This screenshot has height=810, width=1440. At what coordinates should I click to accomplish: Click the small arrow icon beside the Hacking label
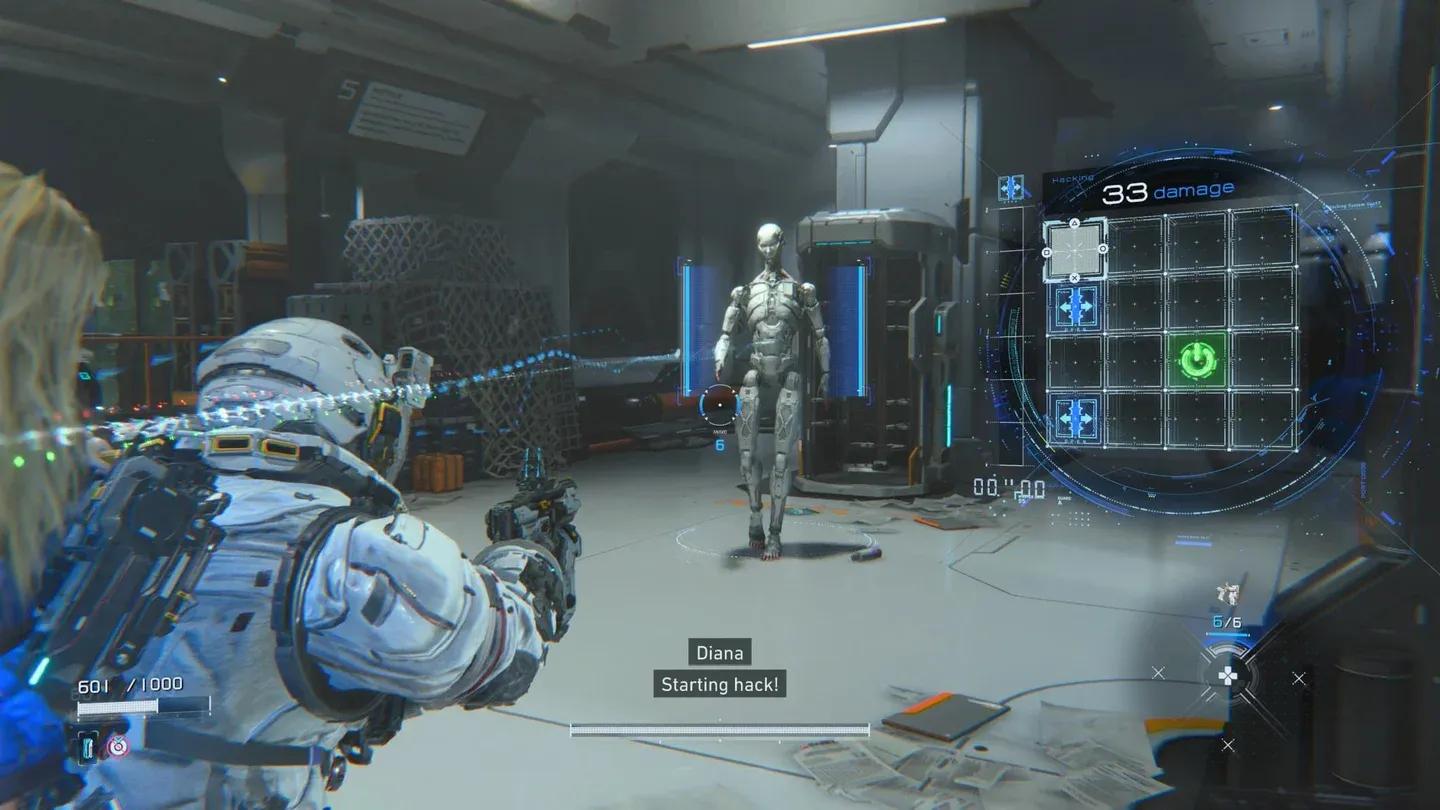[1011, 188]
